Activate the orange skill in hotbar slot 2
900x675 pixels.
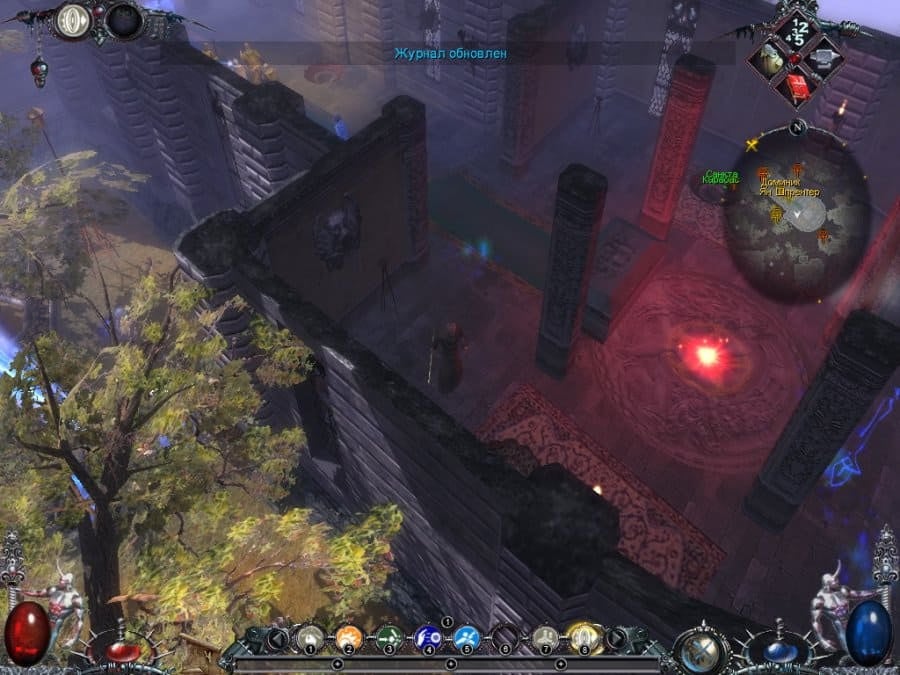(349, 637)
